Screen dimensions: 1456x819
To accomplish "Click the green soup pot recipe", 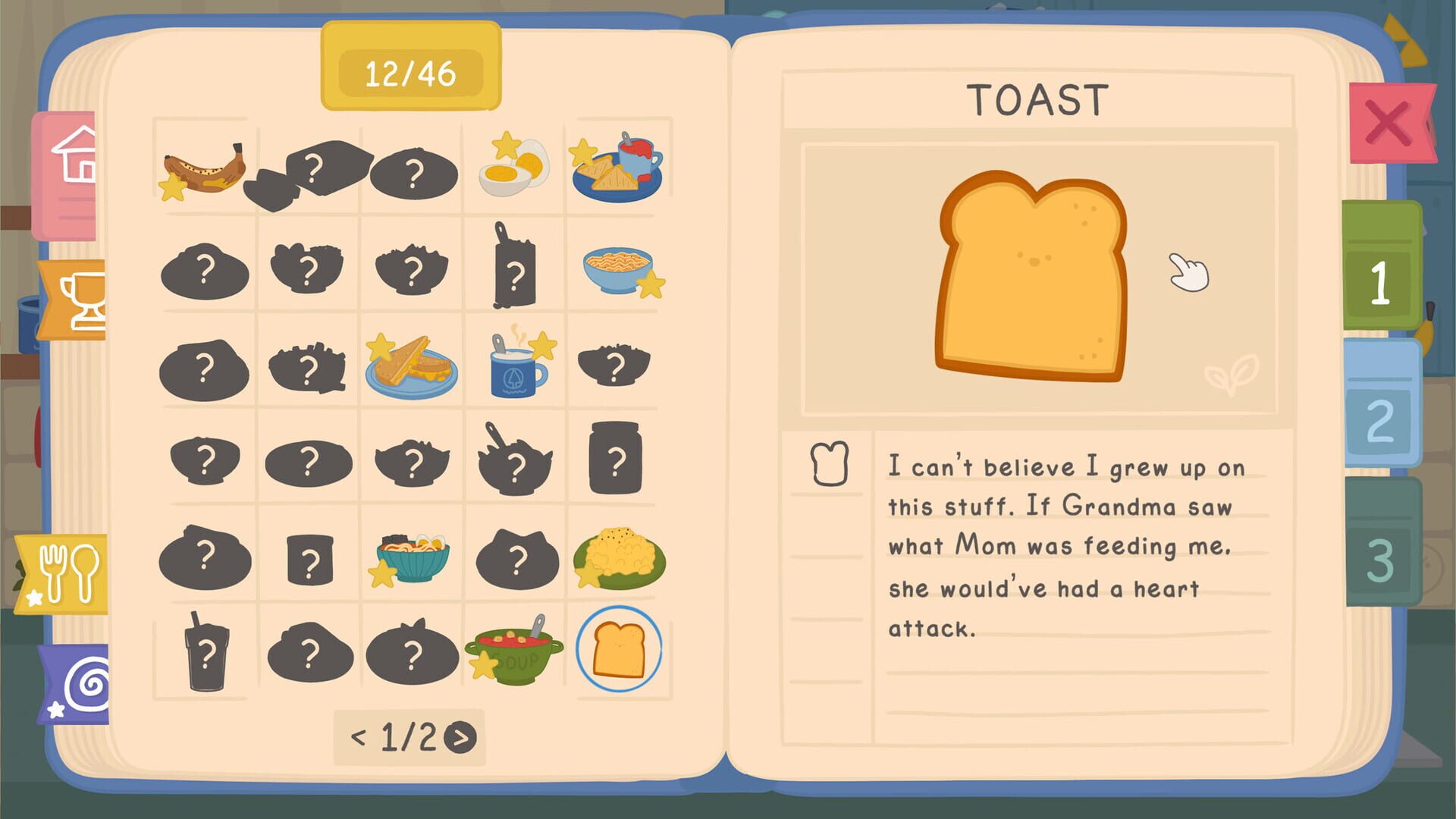I will (513, 652).
